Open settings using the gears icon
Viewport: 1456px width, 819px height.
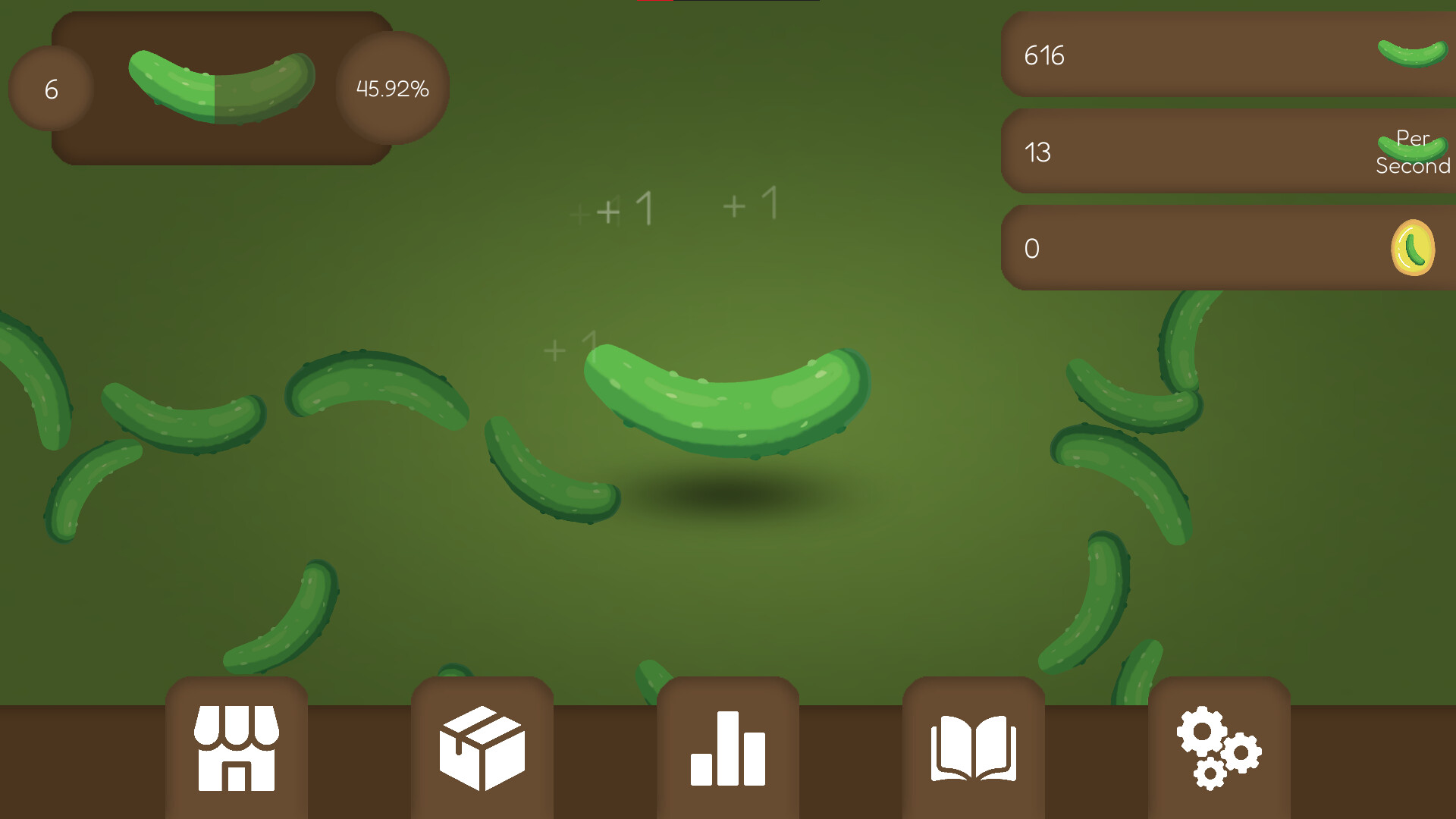point(1217,747)
